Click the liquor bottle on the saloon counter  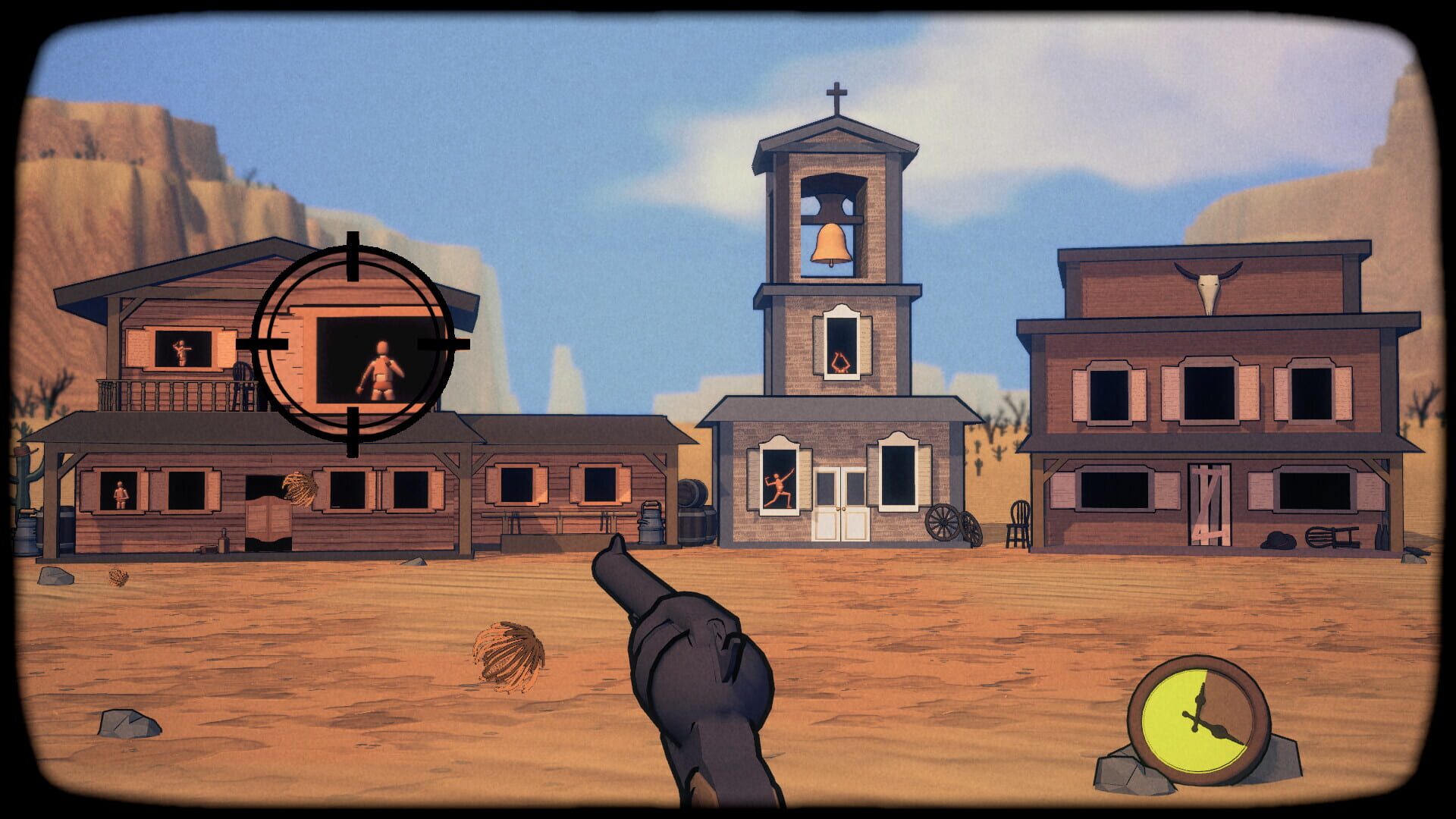point(224,540)
